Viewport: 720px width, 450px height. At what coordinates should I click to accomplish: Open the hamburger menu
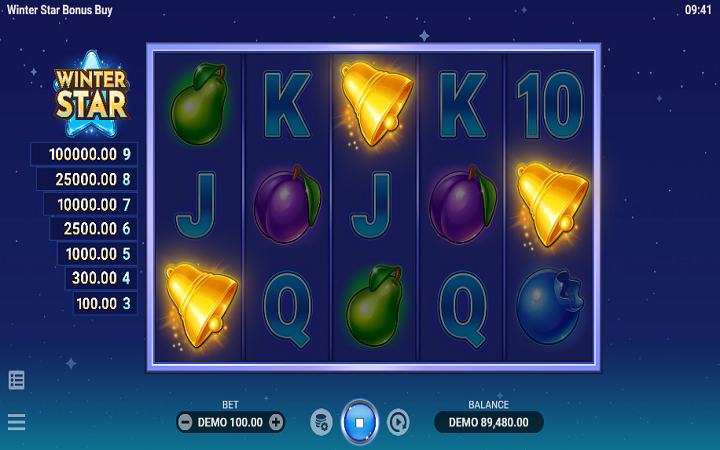pos(17,422)
